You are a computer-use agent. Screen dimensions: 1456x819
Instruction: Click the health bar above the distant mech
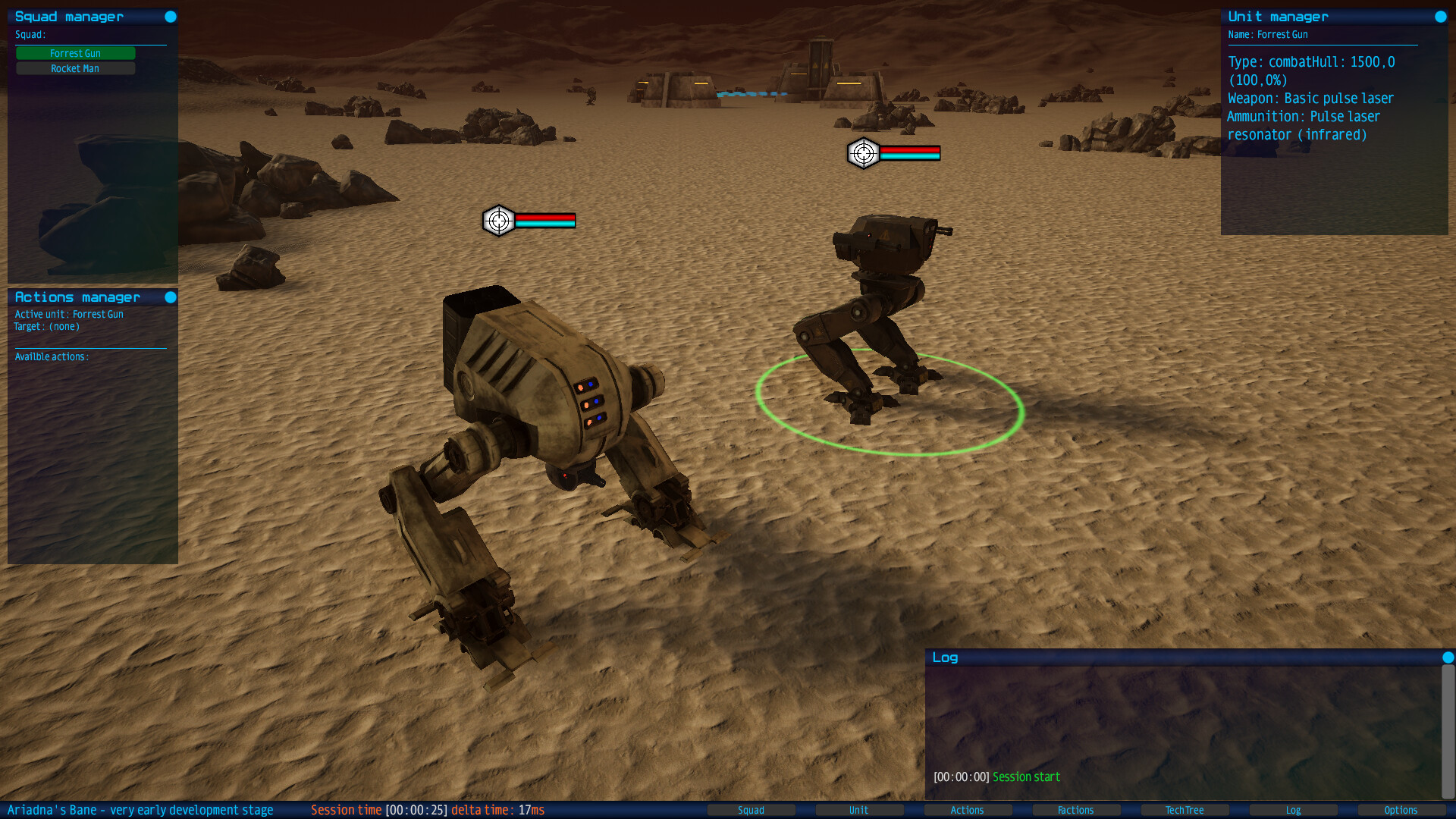[909, 152]
